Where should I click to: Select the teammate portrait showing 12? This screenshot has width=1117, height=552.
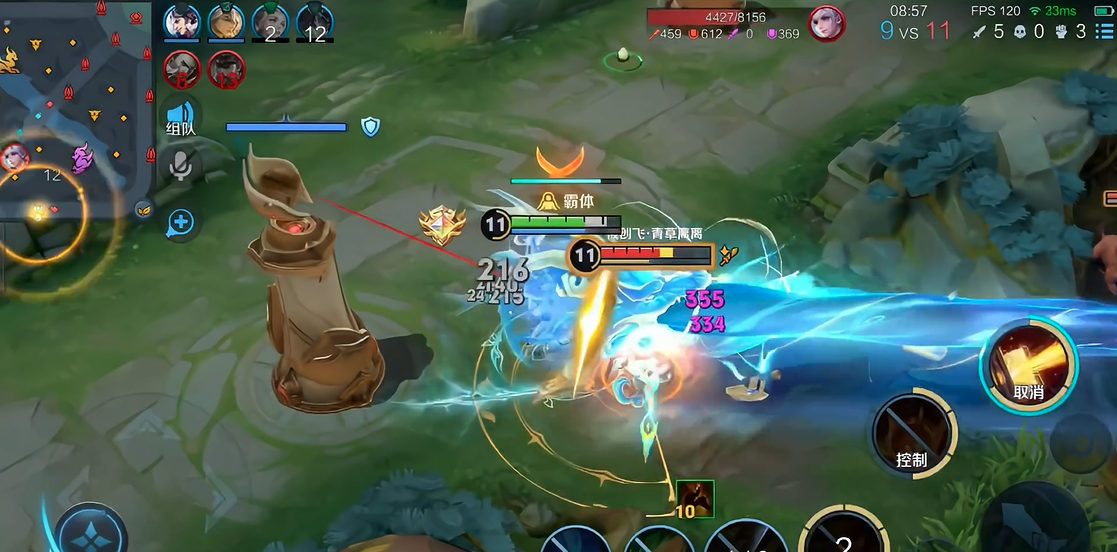(314, 22)
